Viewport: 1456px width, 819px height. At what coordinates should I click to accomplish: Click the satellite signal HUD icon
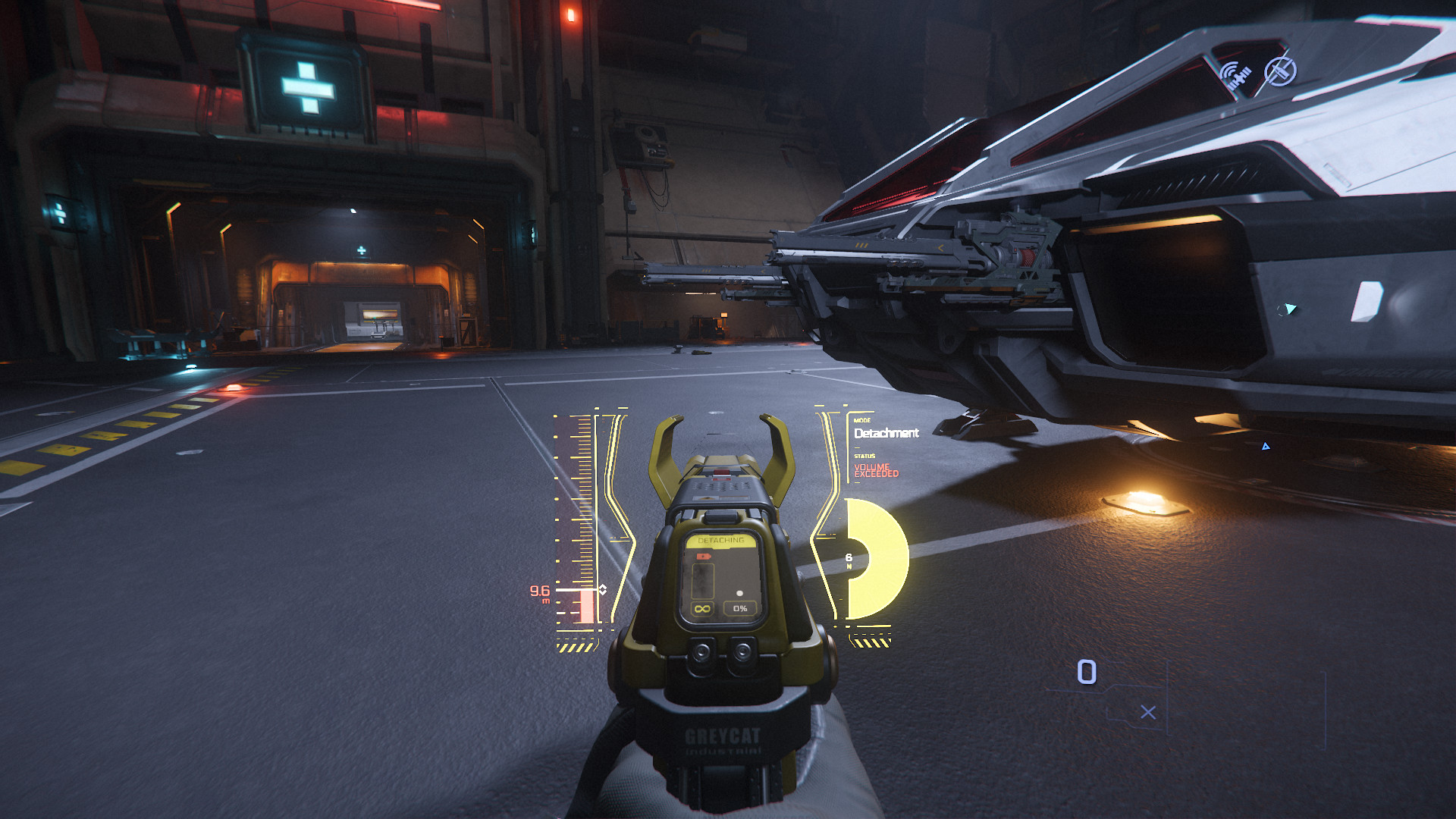[1236, 76]
